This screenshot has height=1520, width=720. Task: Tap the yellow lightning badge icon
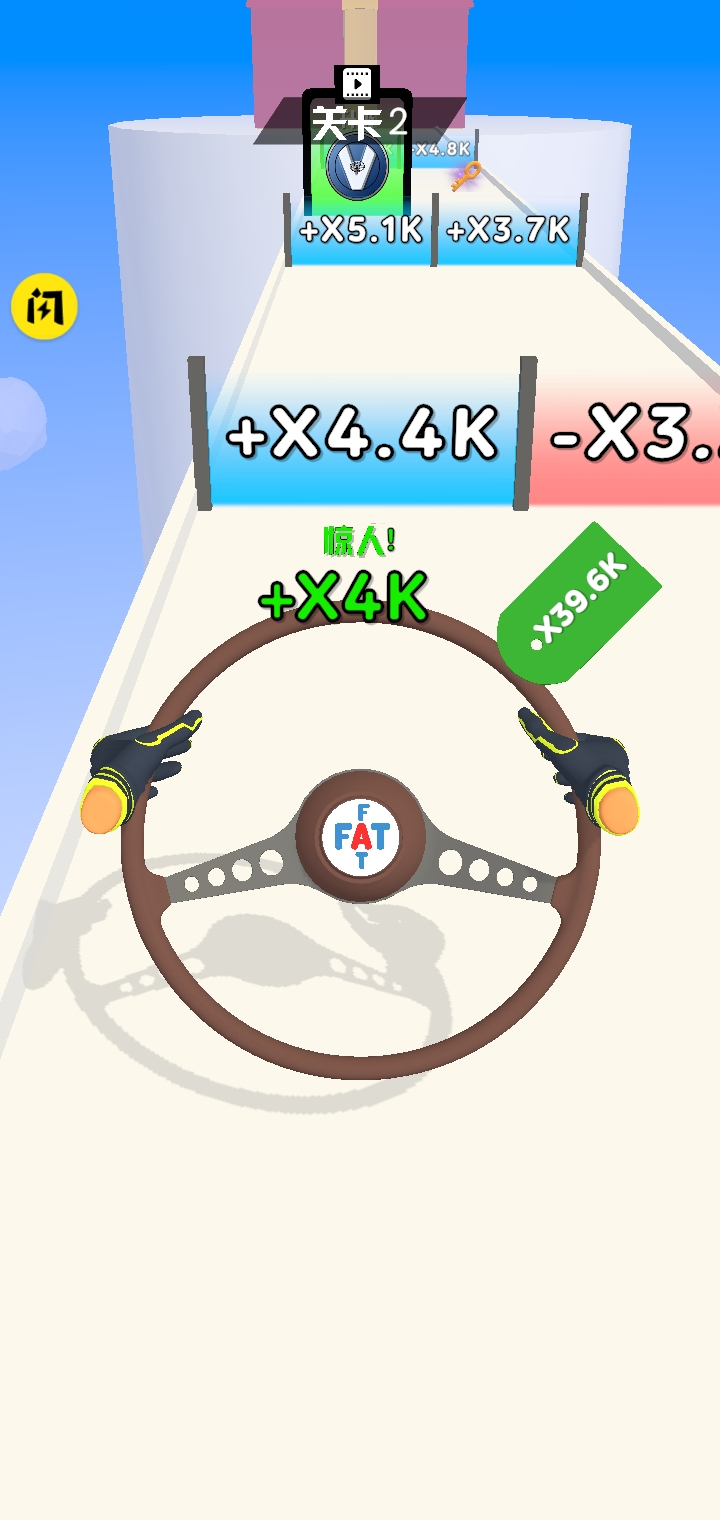tap(45, 308)
